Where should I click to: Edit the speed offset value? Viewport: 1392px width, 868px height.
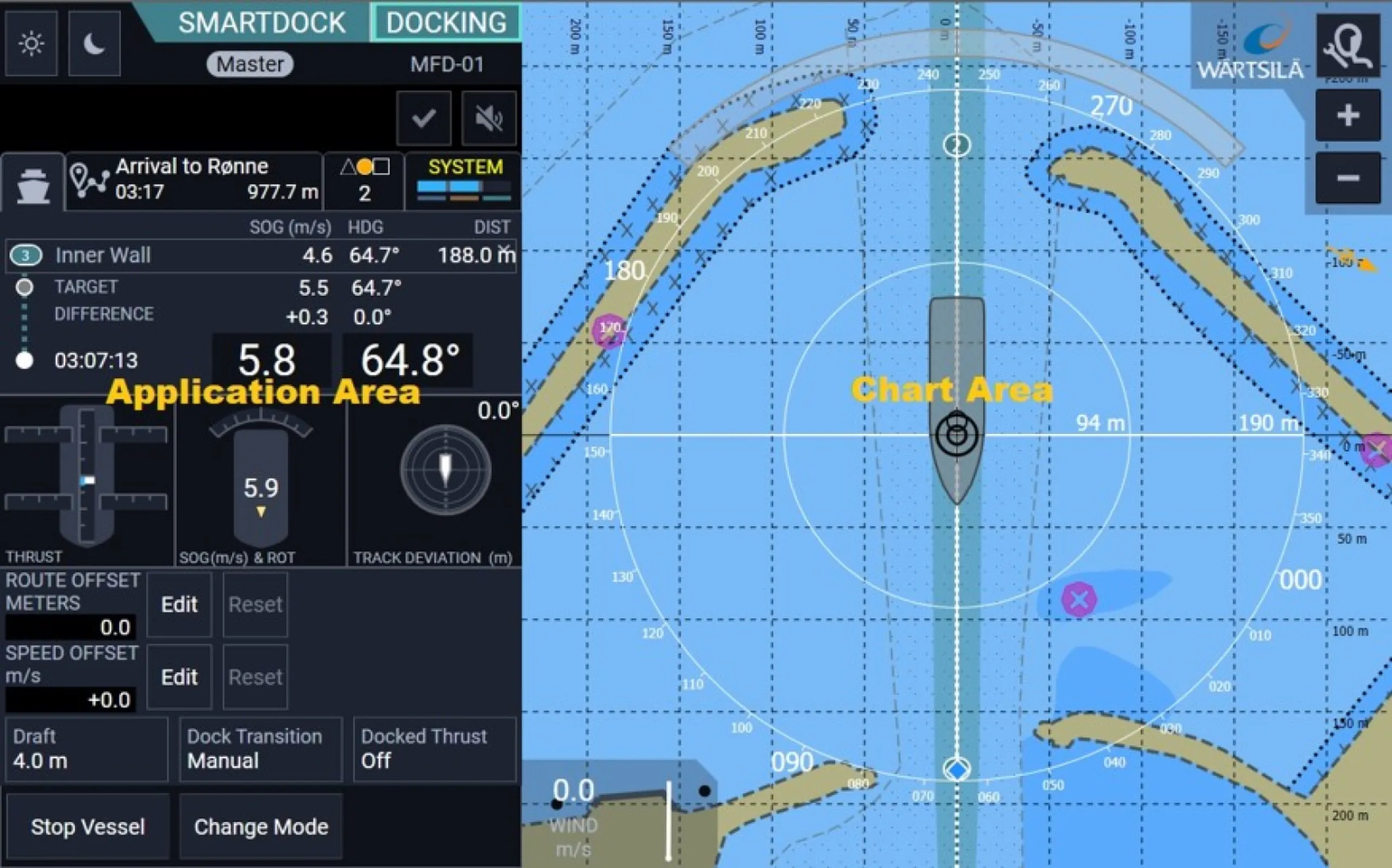click(179, 678)
